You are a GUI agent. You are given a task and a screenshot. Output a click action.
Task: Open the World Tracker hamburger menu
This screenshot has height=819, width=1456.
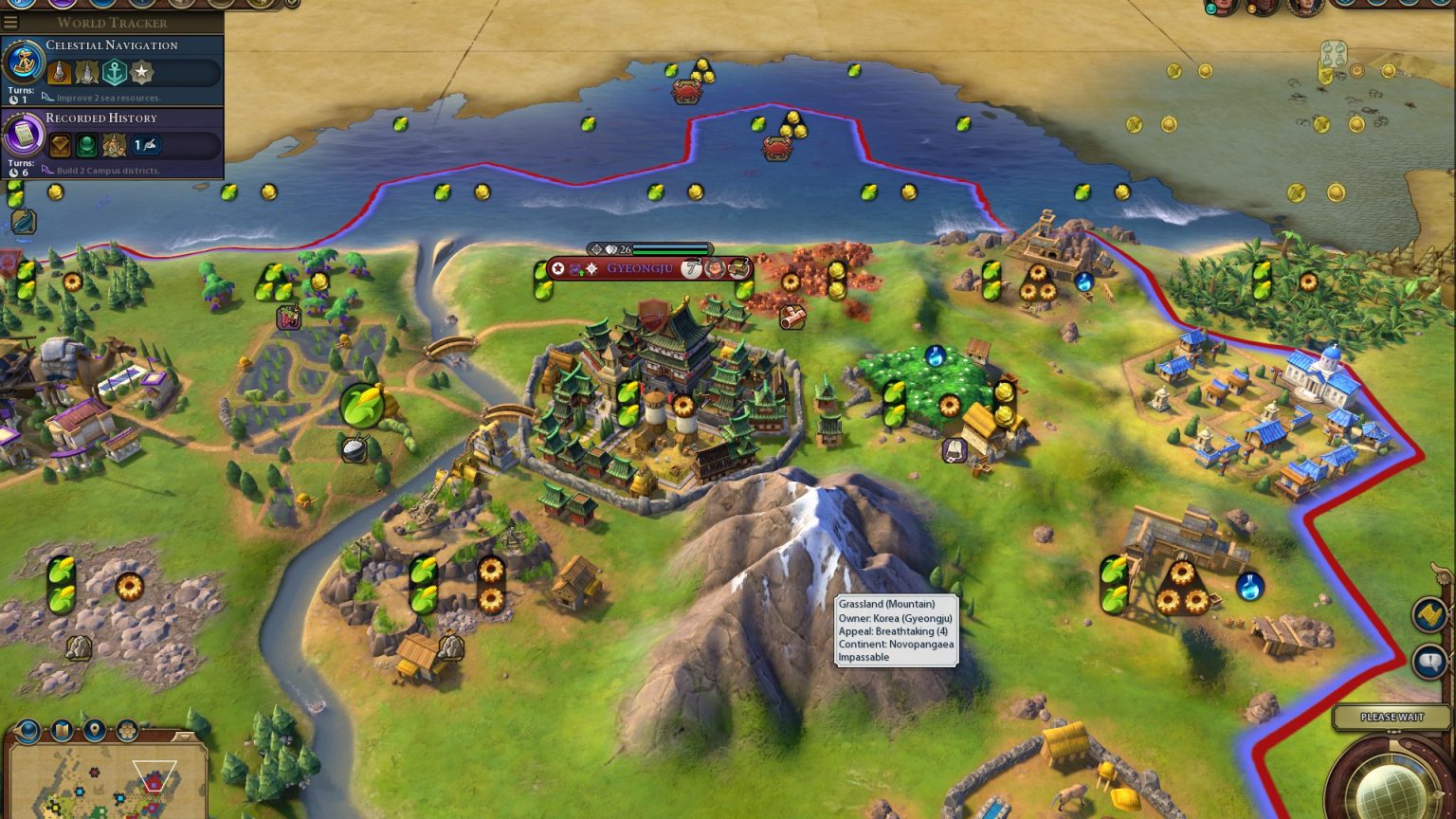[10, 22]
